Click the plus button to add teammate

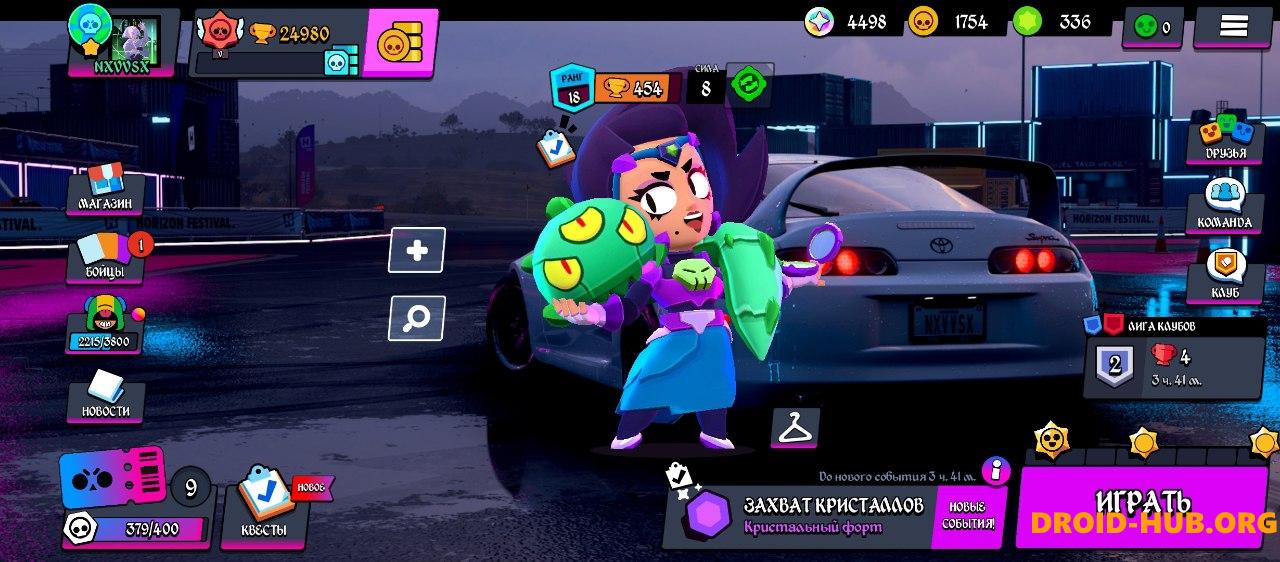click(x=417, y=250)
